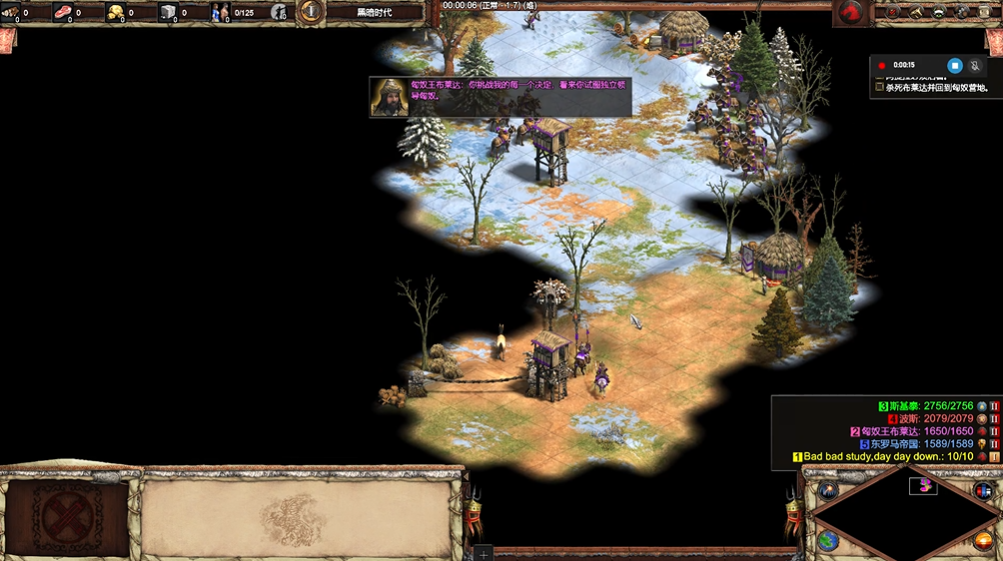Toggle the globe minimap mode button
1003x561 pixels.
[829, 541]
